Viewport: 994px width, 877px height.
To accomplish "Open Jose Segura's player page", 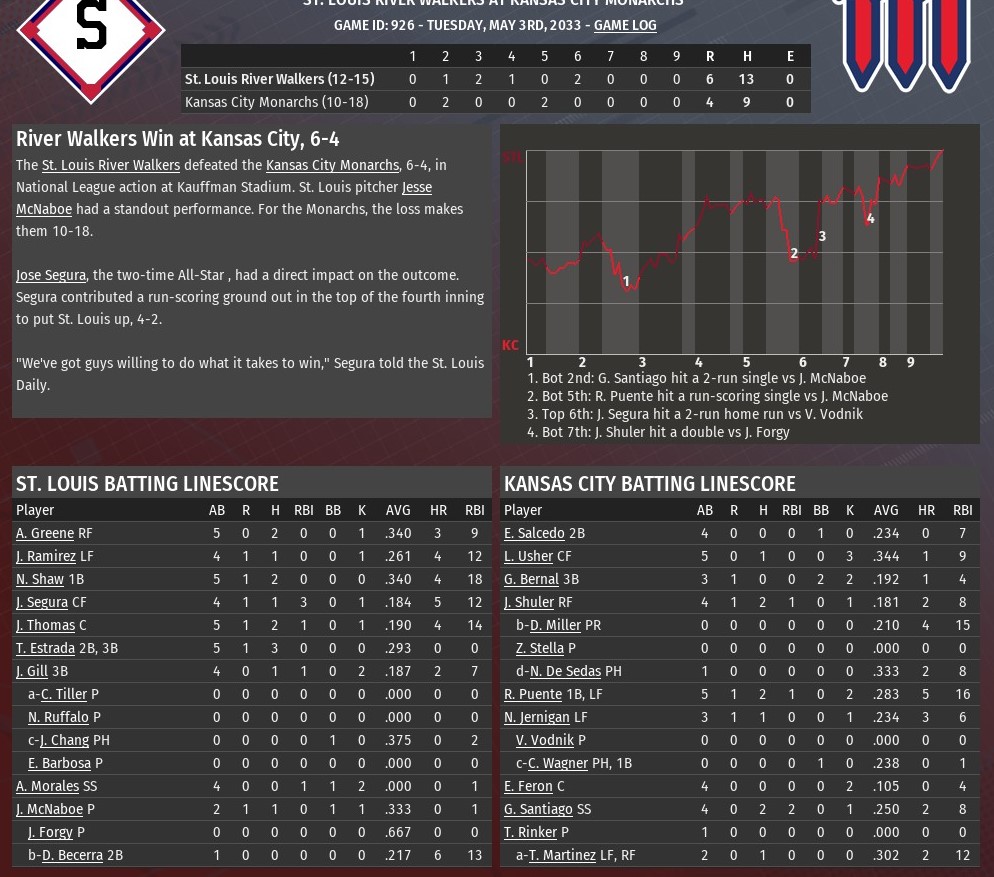I will (51, 276).
